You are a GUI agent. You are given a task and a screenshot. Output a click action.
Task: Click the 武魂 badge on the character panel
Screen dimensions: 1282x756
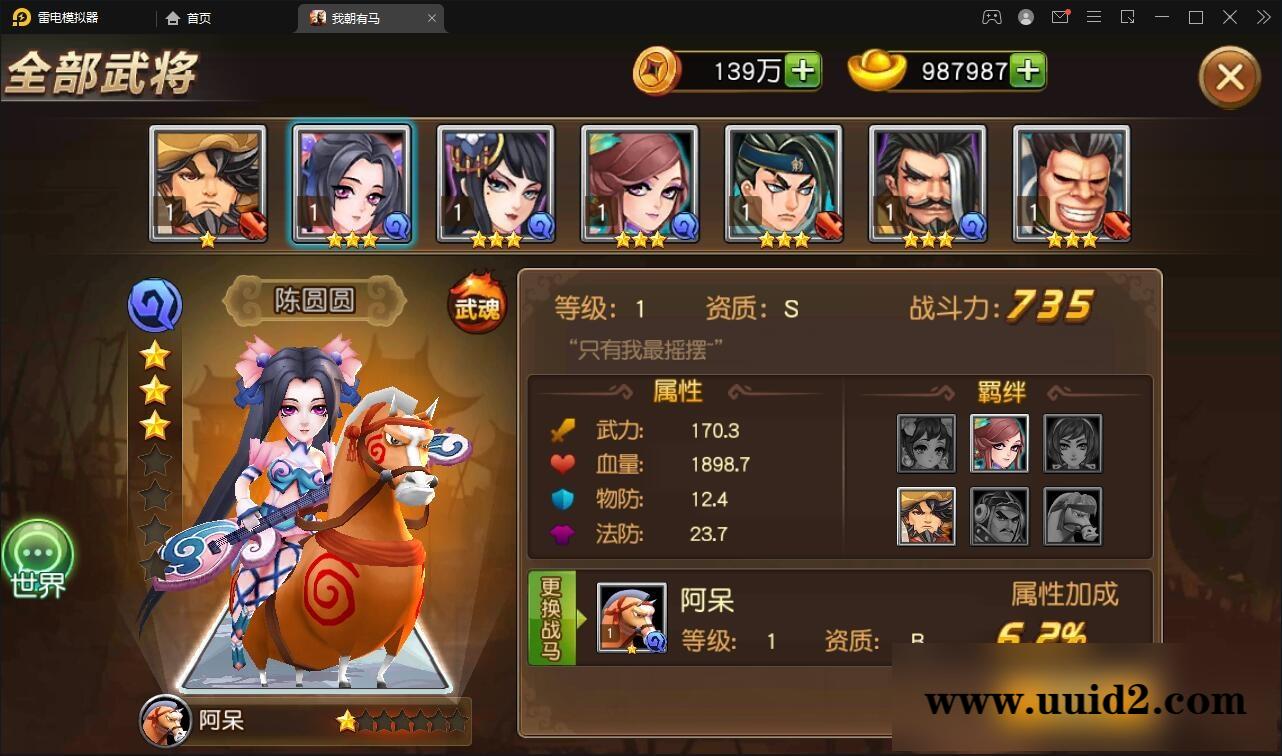tap(475, 305)
